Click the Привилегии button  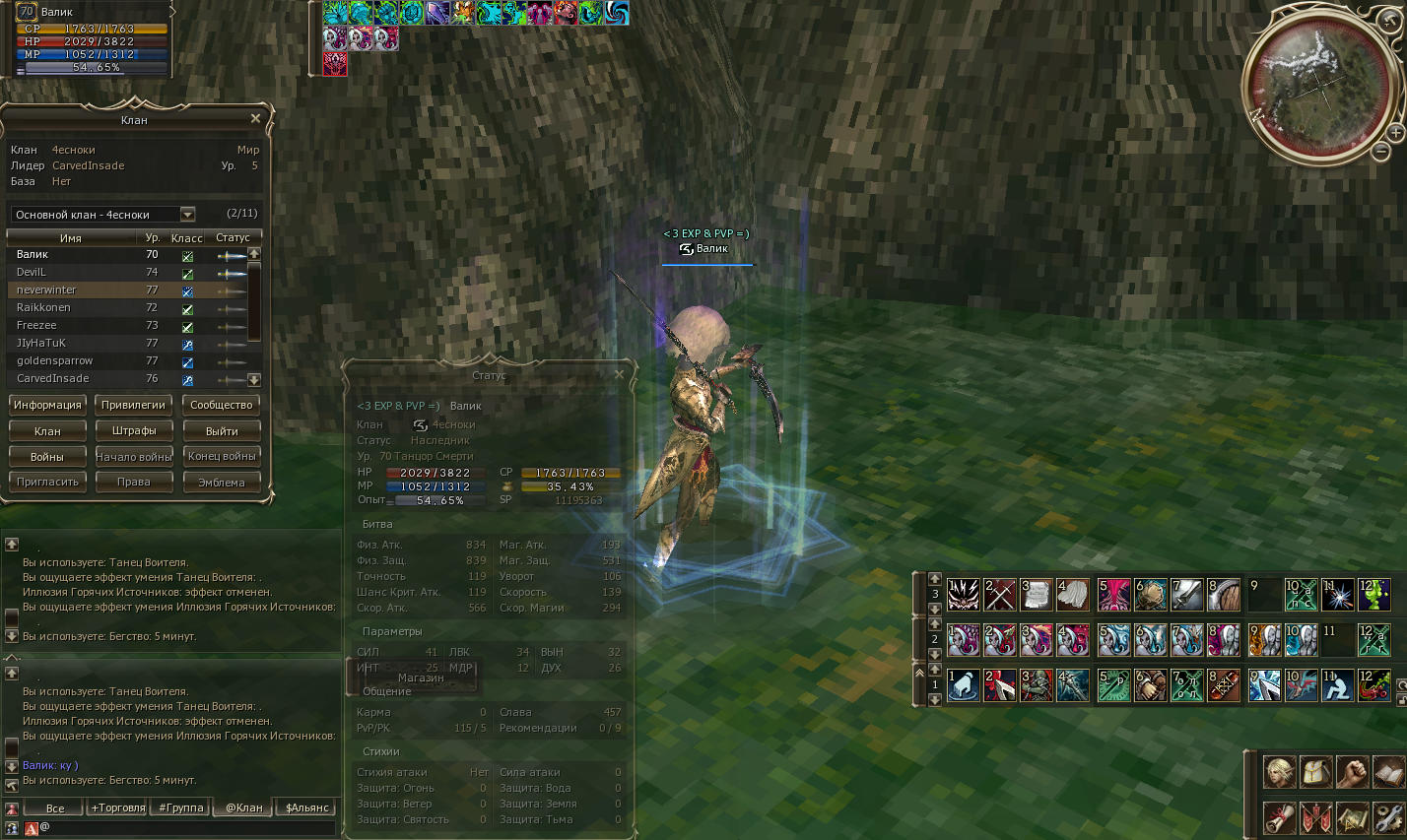pos(133,405)
